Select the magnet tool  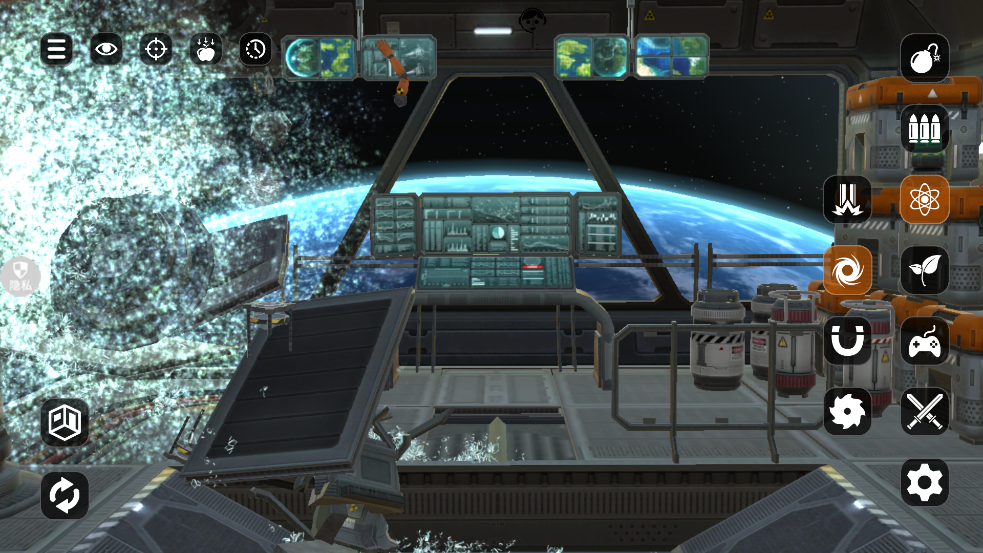pyautogui.click(x=847, y=341)
